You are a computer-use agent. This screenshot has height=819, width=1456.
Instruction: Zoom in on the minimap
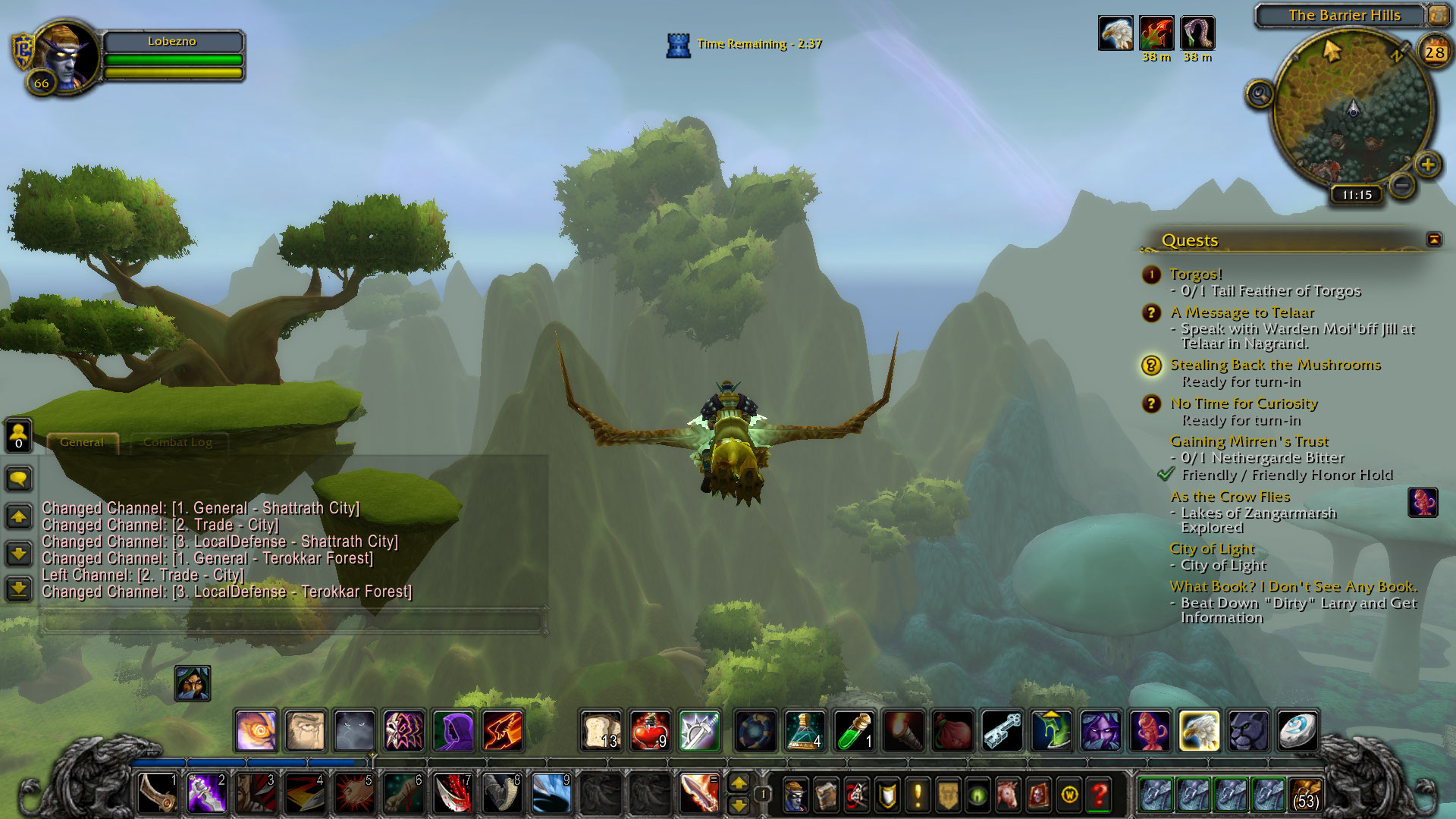1428,165
